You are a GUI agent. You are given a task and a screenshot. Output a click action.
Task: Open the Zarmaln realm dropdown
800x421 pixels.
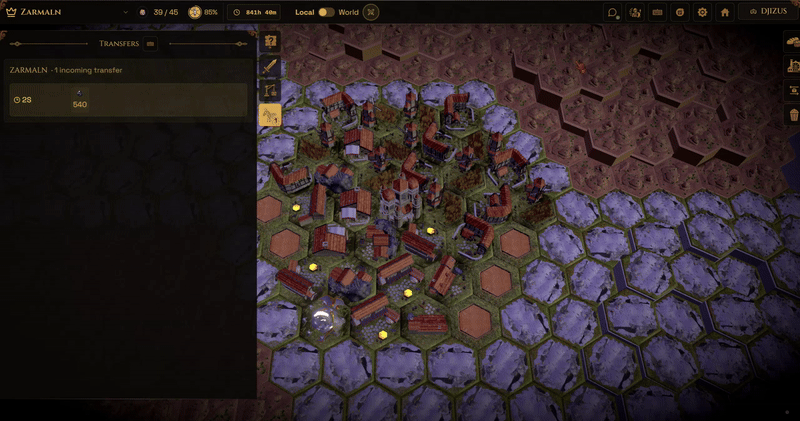pos(125,12)
